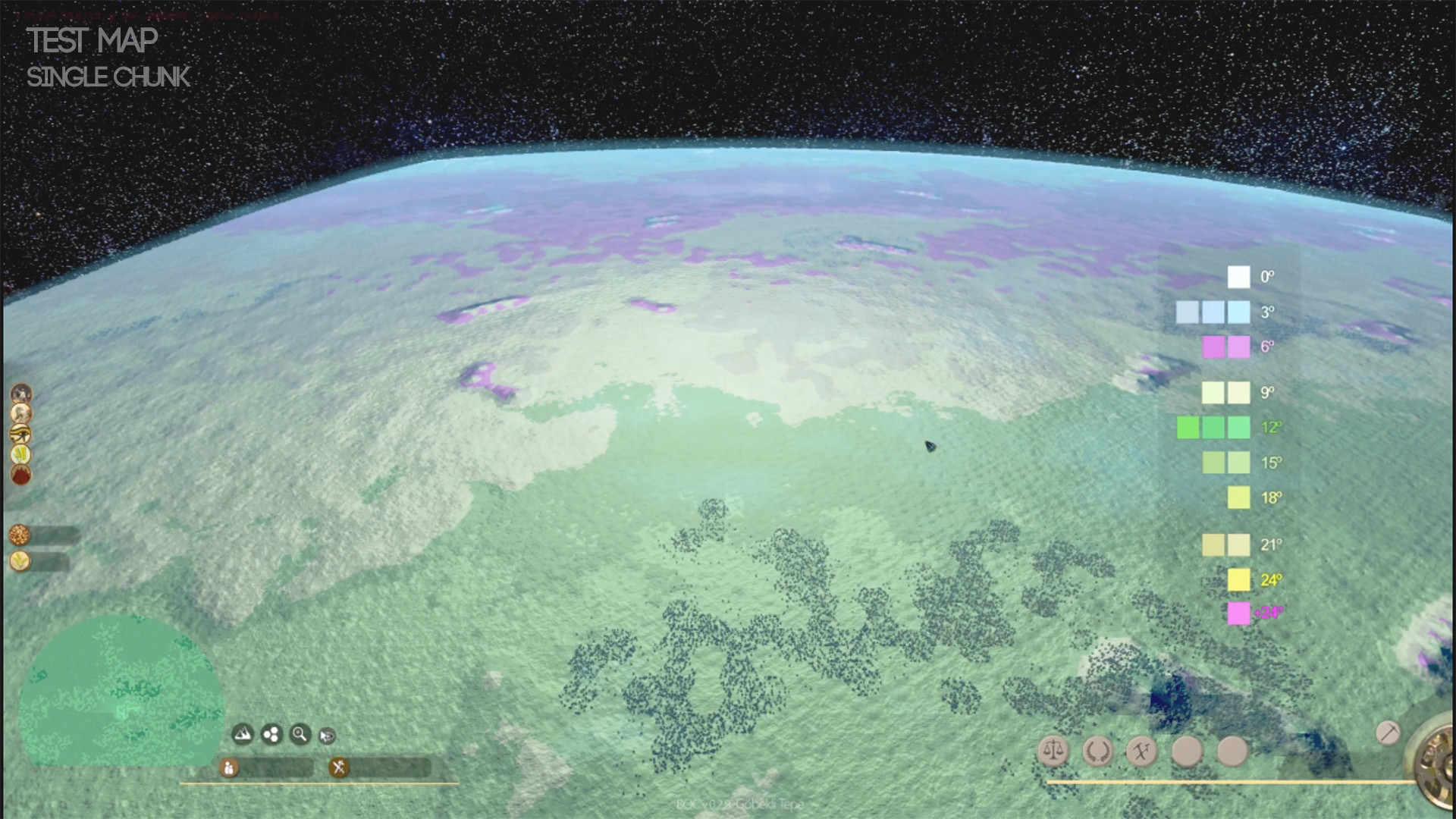
Task: Select the laurel wreath icon
Action: coord(1098,750)
